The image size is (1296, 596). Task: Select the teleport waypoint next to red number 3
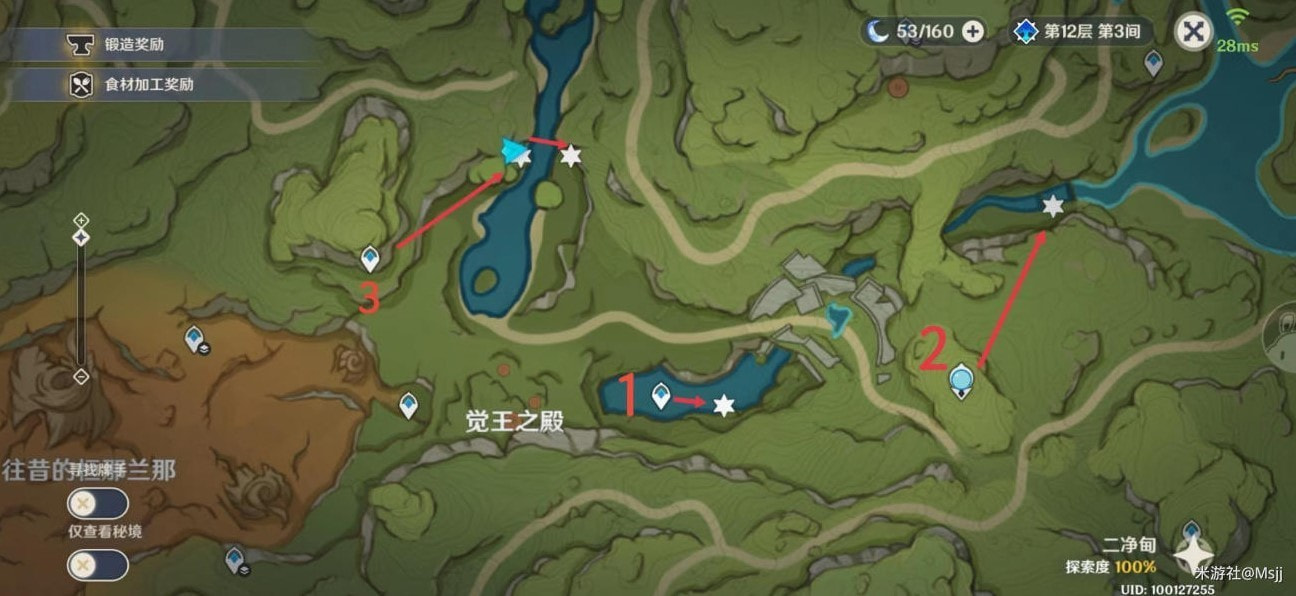tap(370, 259)
